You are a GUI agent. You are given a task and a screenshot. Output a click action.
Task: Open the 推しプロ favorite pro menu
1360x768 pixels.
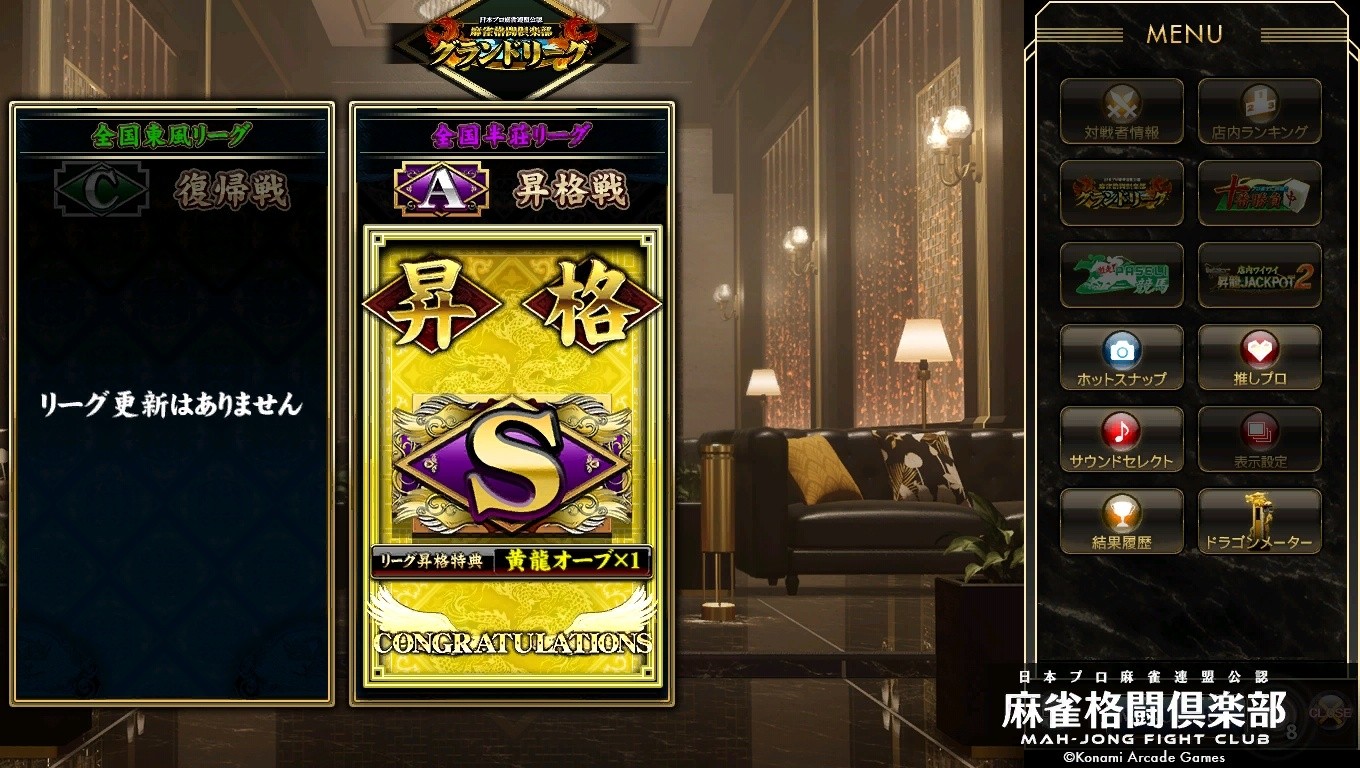[1259, 357]
